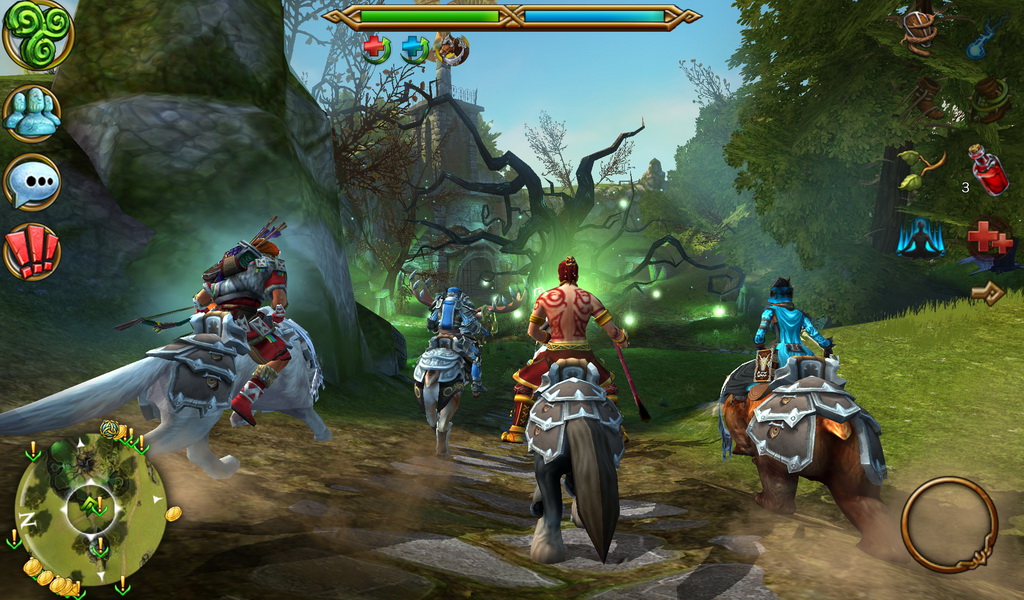Select the red cross regeneration buff icon
The image size is (1024, 600).
(376, 47)
